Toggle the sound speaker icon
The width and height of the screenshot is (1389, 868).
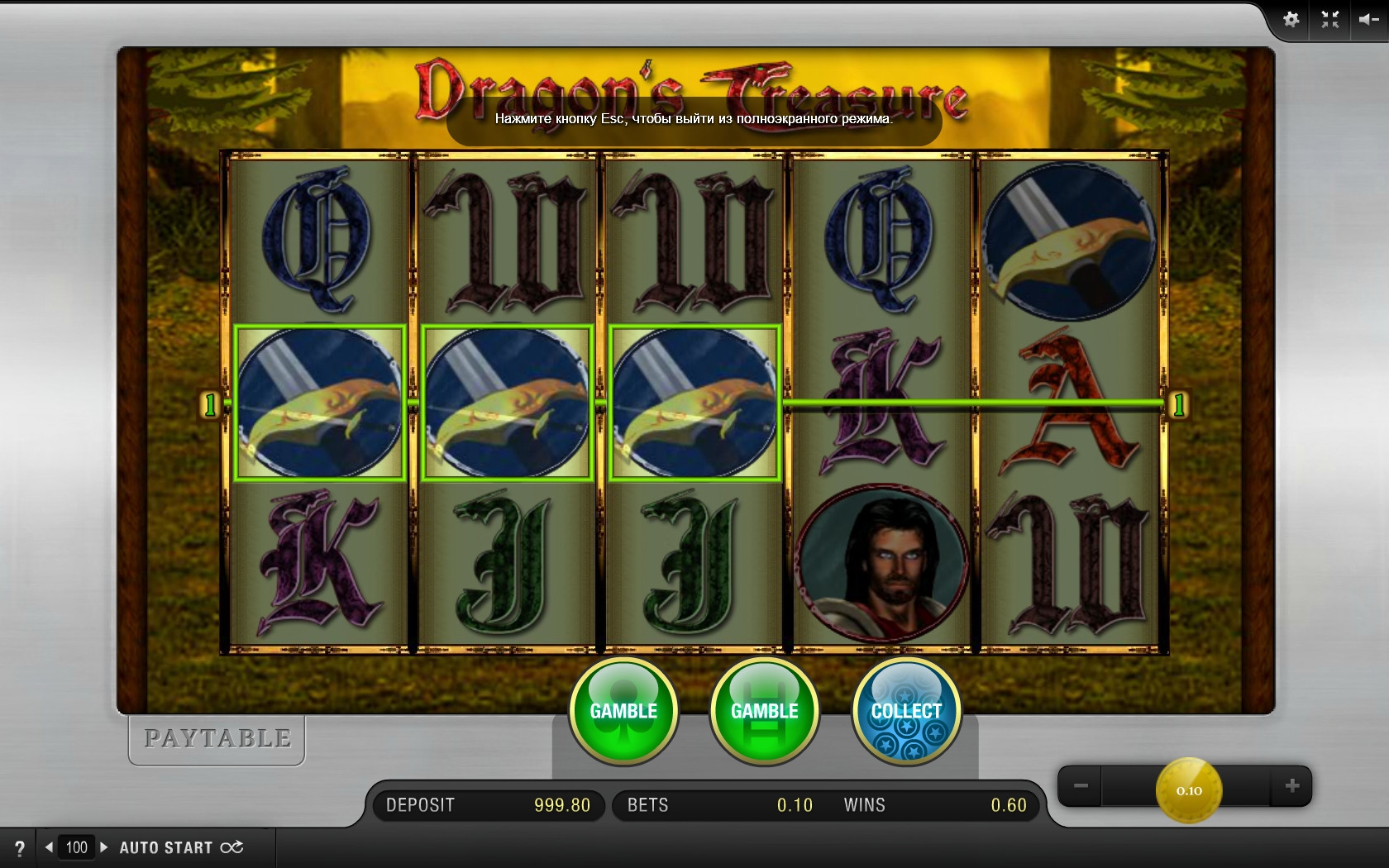tap(1368, 20)
